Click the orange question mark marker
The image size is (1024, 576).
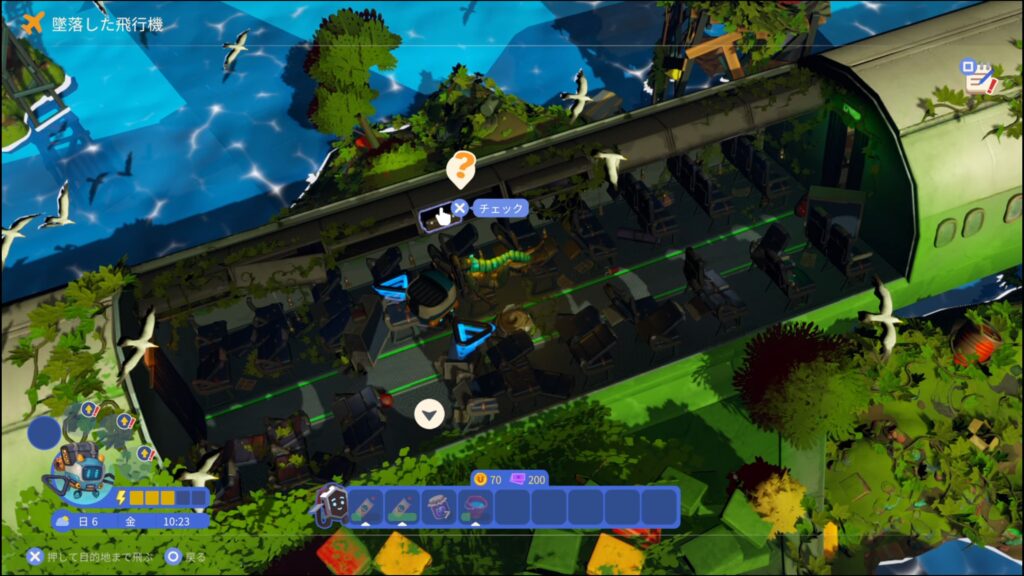click(x=460, y=168)
